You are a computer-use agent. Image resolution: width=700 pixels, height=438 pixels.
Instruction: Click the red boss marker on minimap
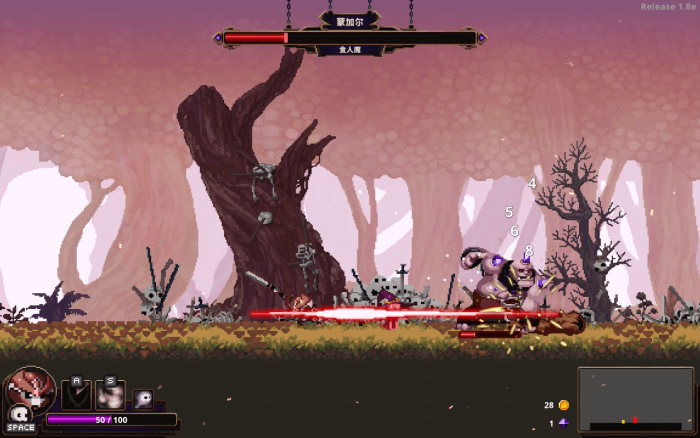(x=634, y=420)
